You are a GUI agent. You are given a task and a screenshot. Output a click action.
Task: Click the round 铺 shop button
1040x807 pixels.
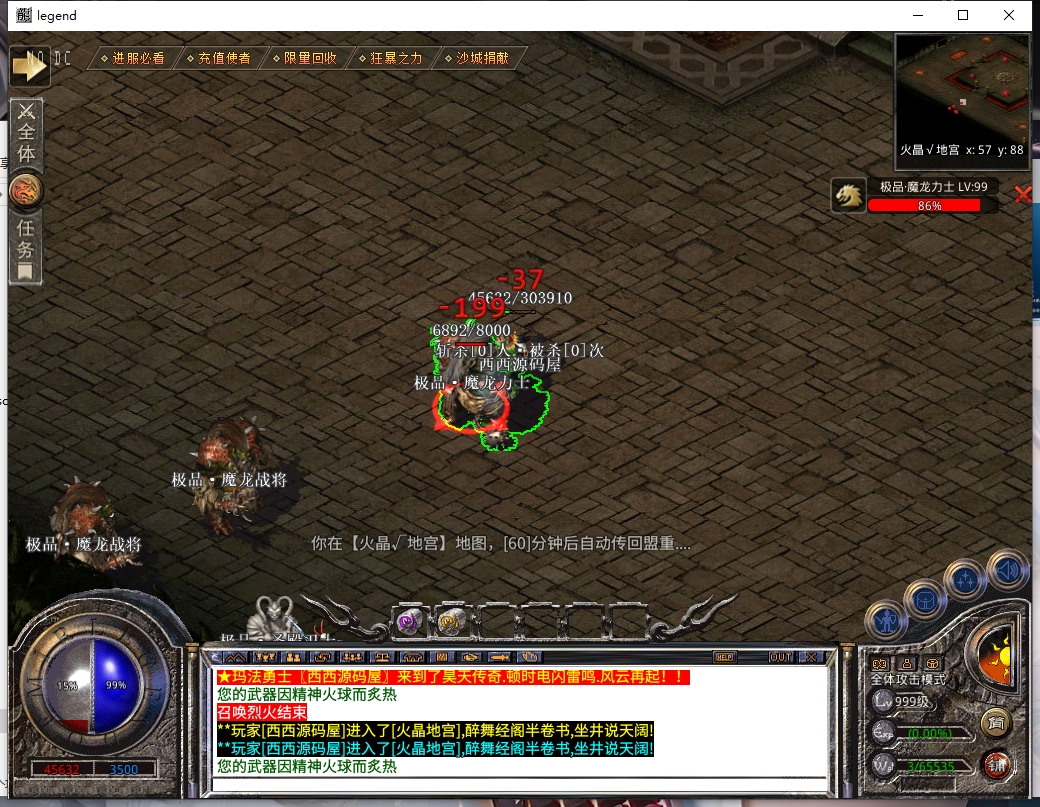(x=995, y=764)
